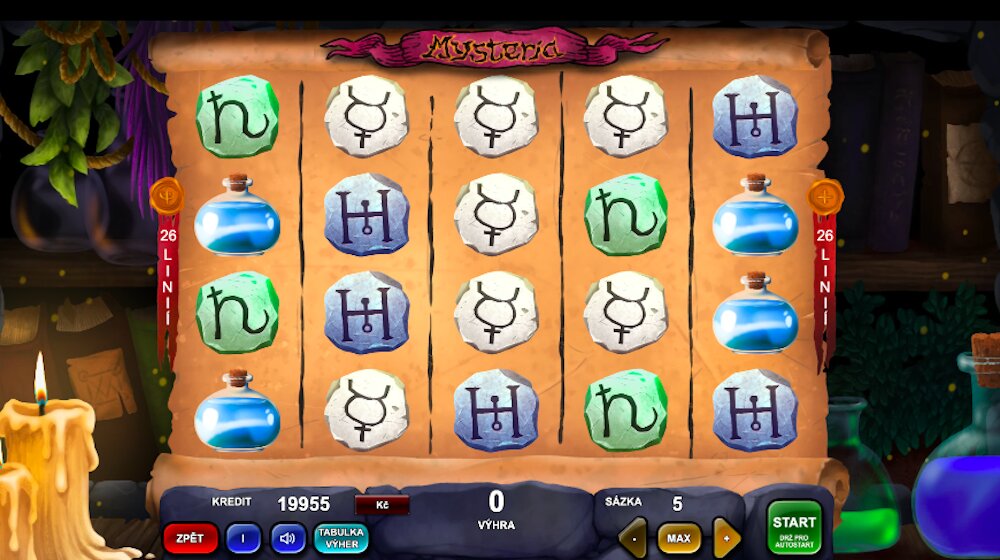Spin the reels with the START button
The image size is (1000, 560).
click(x=794, y=527)
